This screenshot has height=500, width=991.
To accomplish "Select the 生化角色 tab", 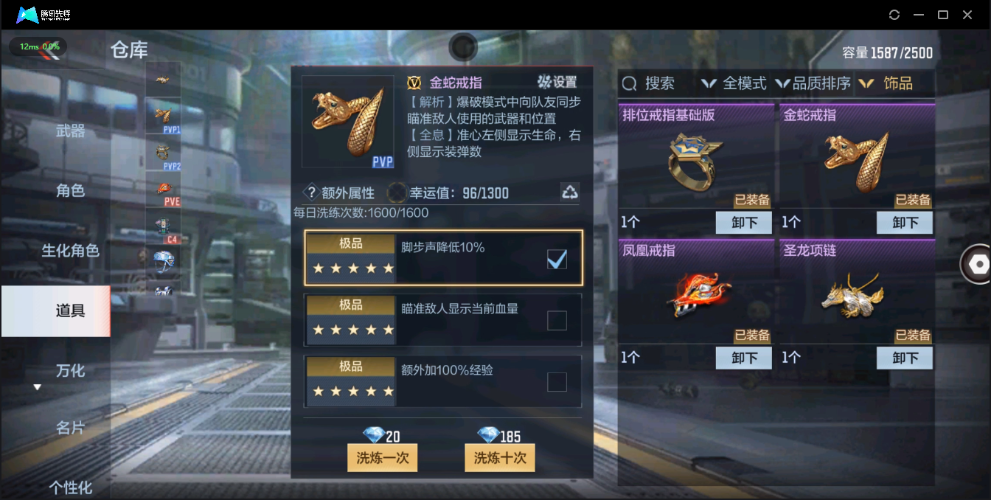I will [70, 250].
